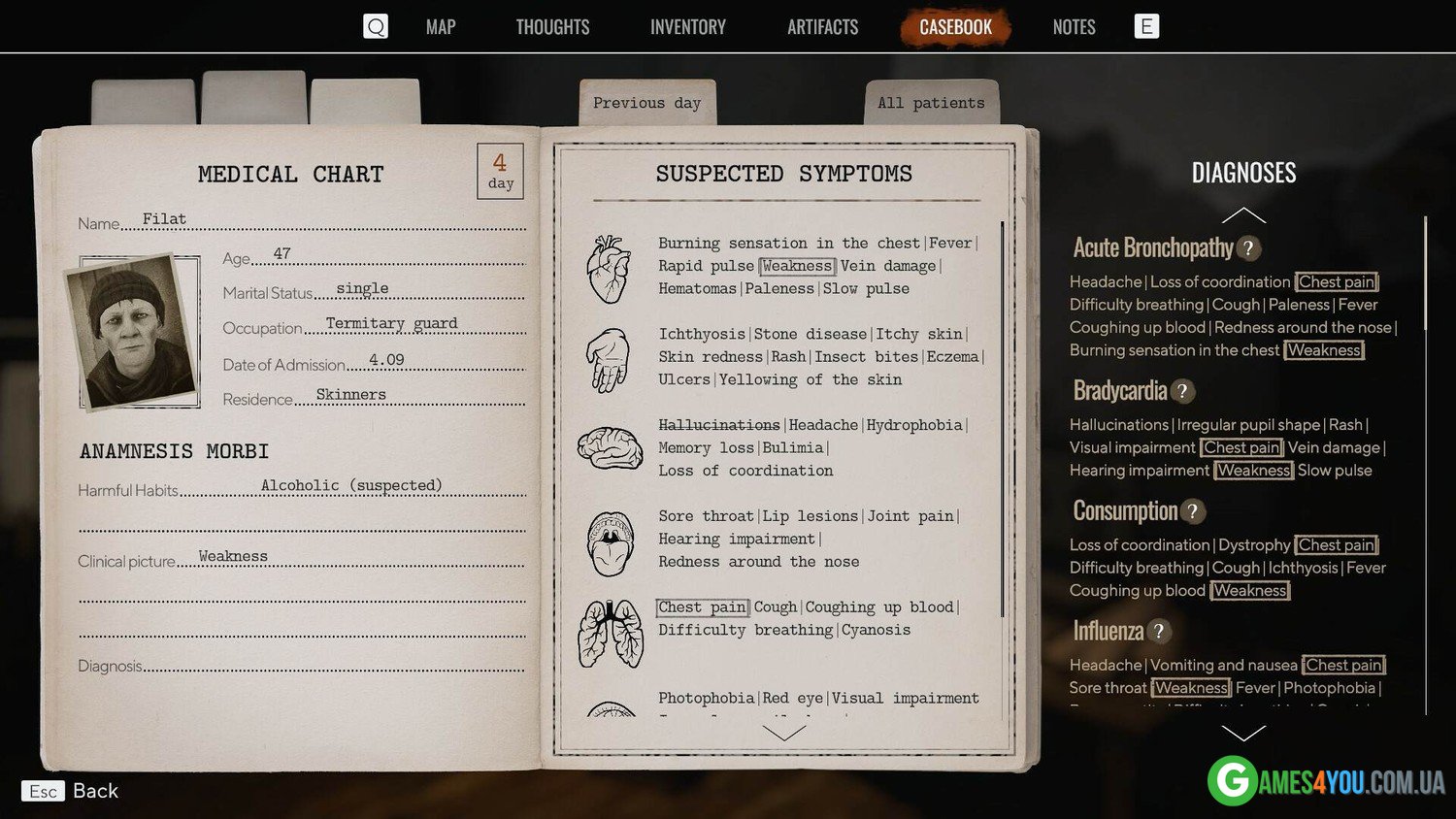The height and width of the screenshot is (819, 1456).
Task: Open Acute Bronchopathy help question mark
Action: (1249, 248)
